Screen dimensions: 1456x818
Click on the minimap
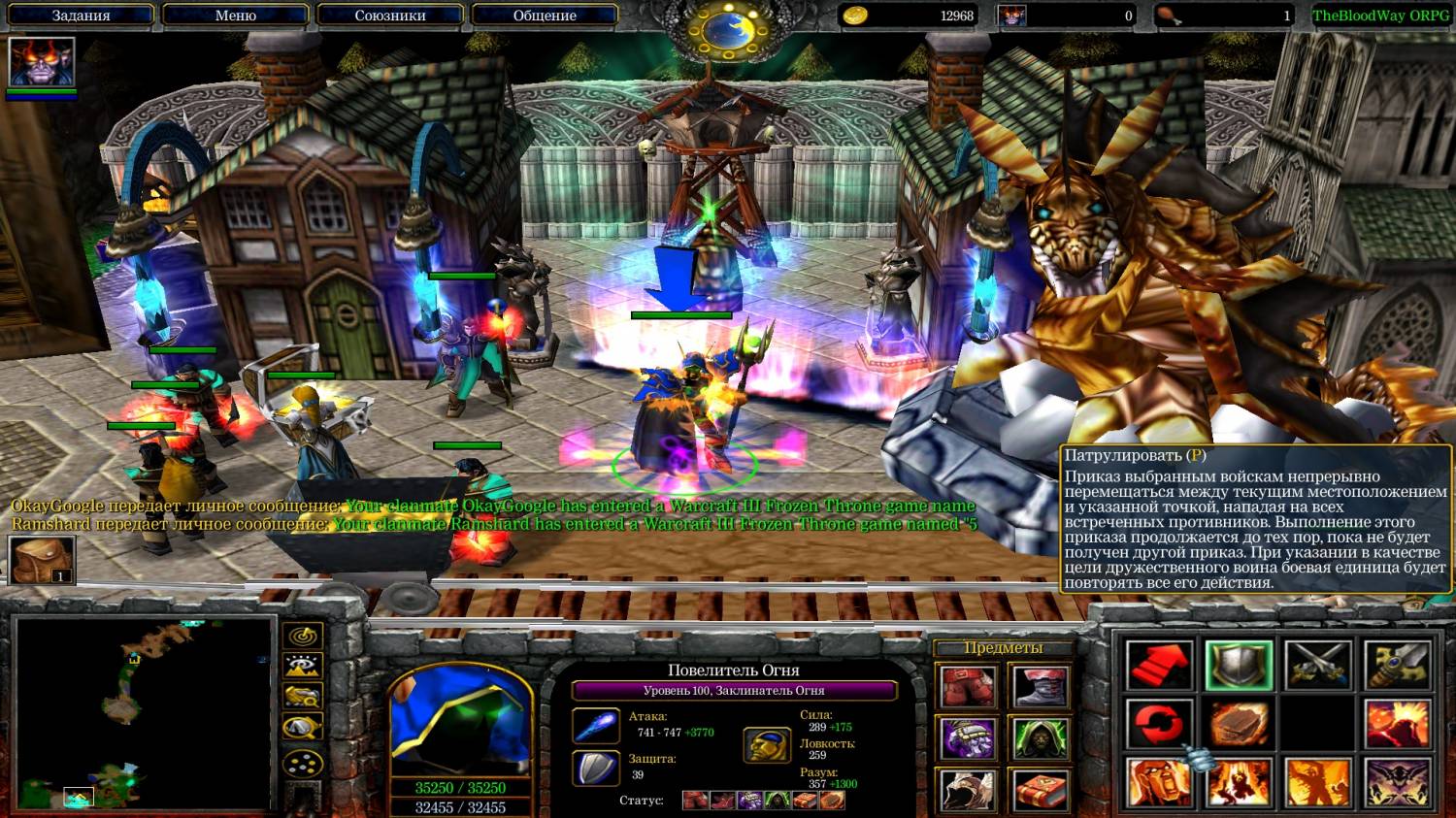(144, 713)
